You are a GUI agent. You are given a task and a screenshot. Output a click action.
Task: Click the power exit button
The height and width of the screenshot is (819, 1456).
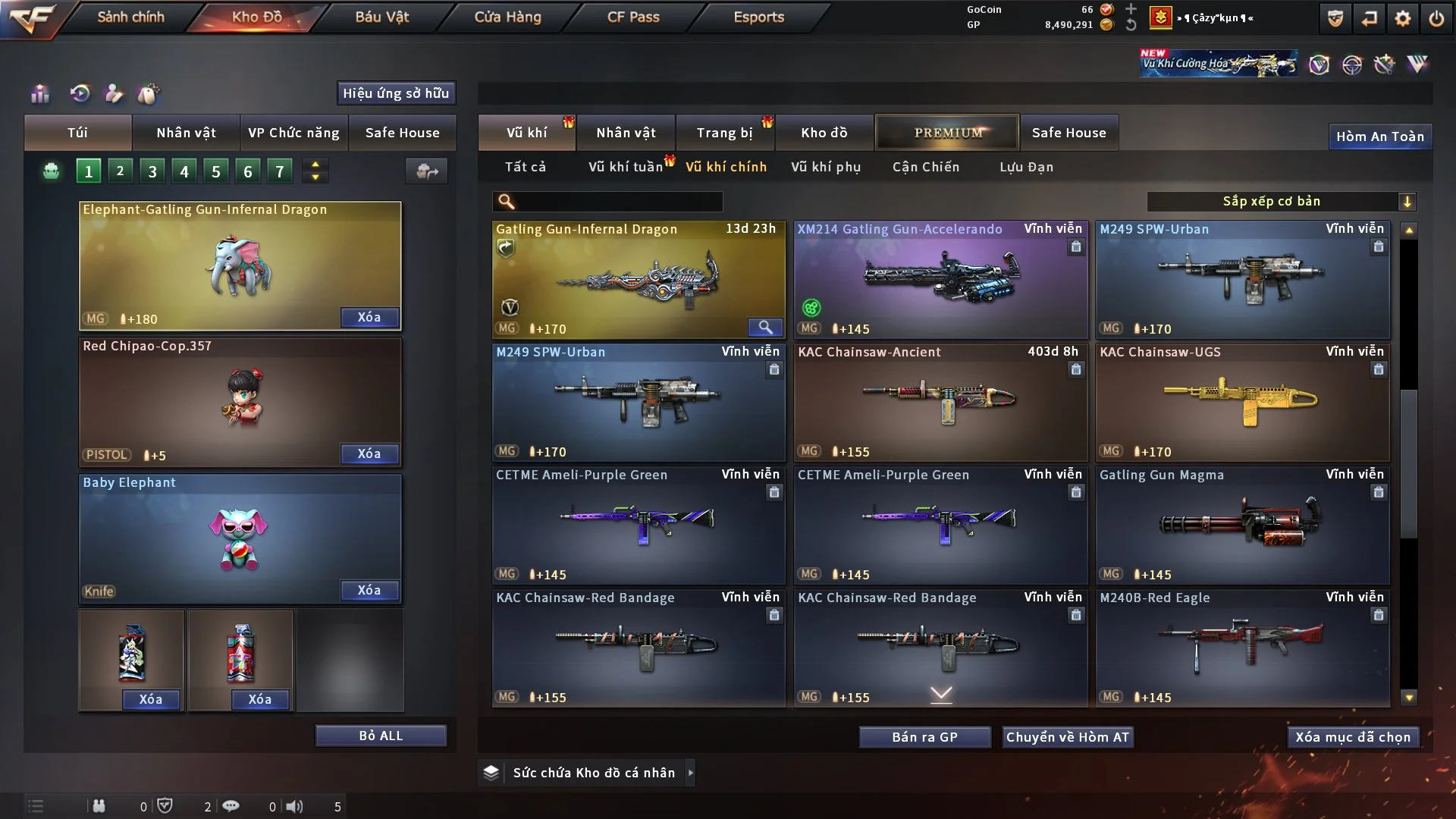coord(1436,18)
